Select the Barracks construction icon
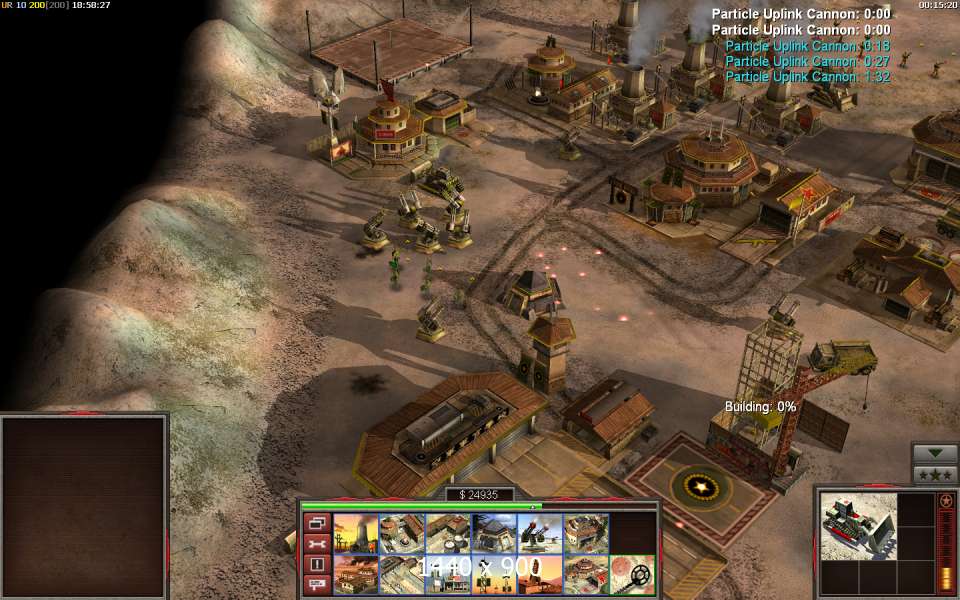This screenshot has height=600, width=960. [402, 533]
